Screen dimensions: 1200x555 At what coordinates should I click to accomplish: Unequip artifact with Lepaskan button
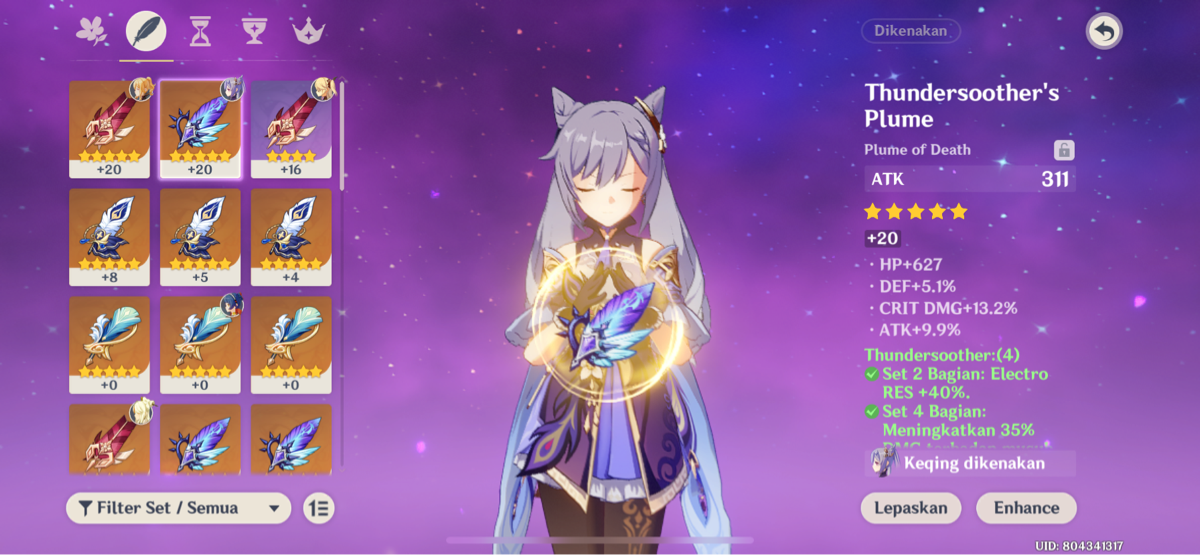(x=910, y=507)
